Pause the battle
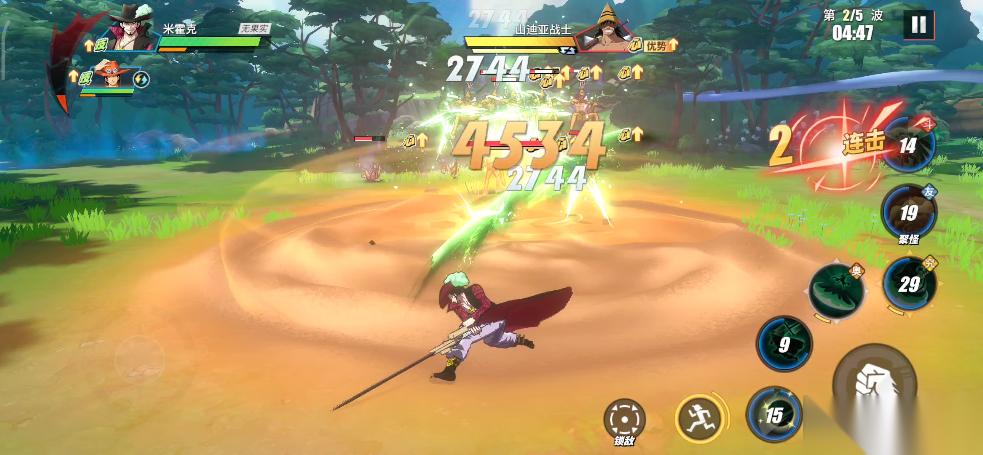 tap(918, 25)
